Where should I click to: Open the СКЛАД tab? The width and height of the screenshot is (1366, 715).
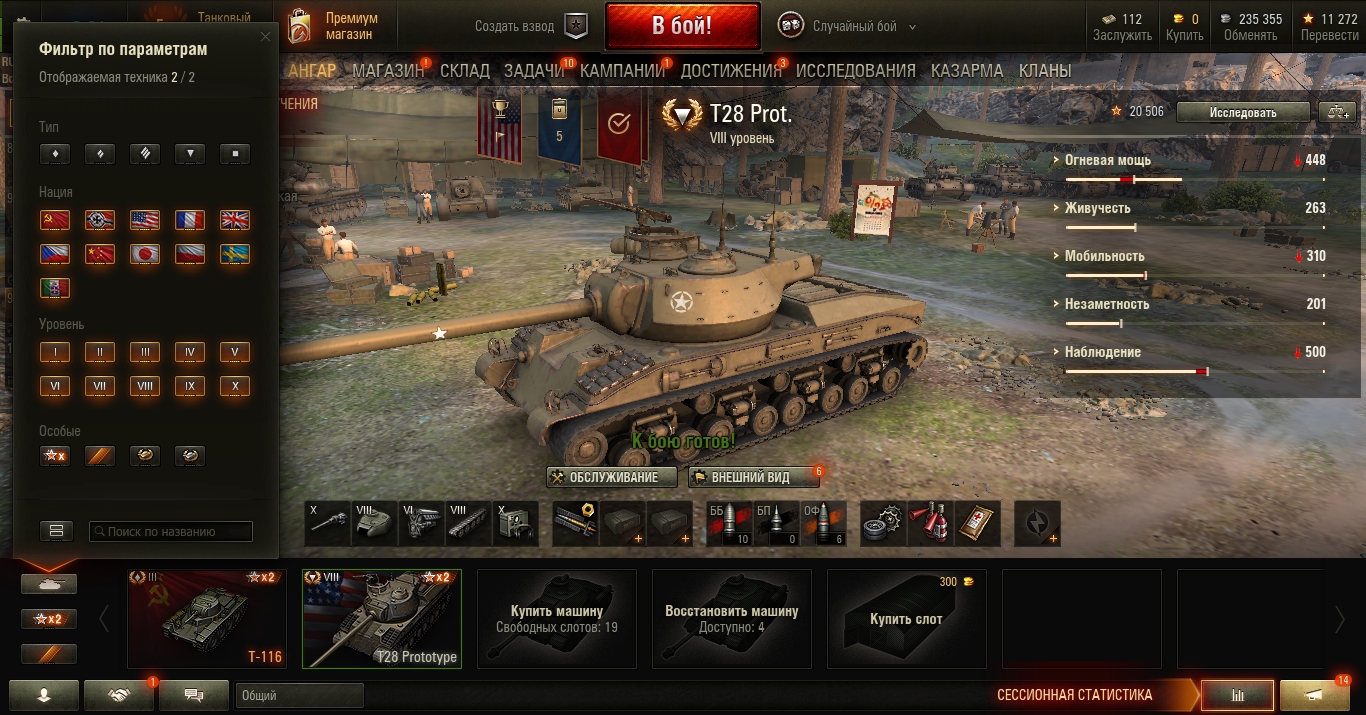click(464, 71)
